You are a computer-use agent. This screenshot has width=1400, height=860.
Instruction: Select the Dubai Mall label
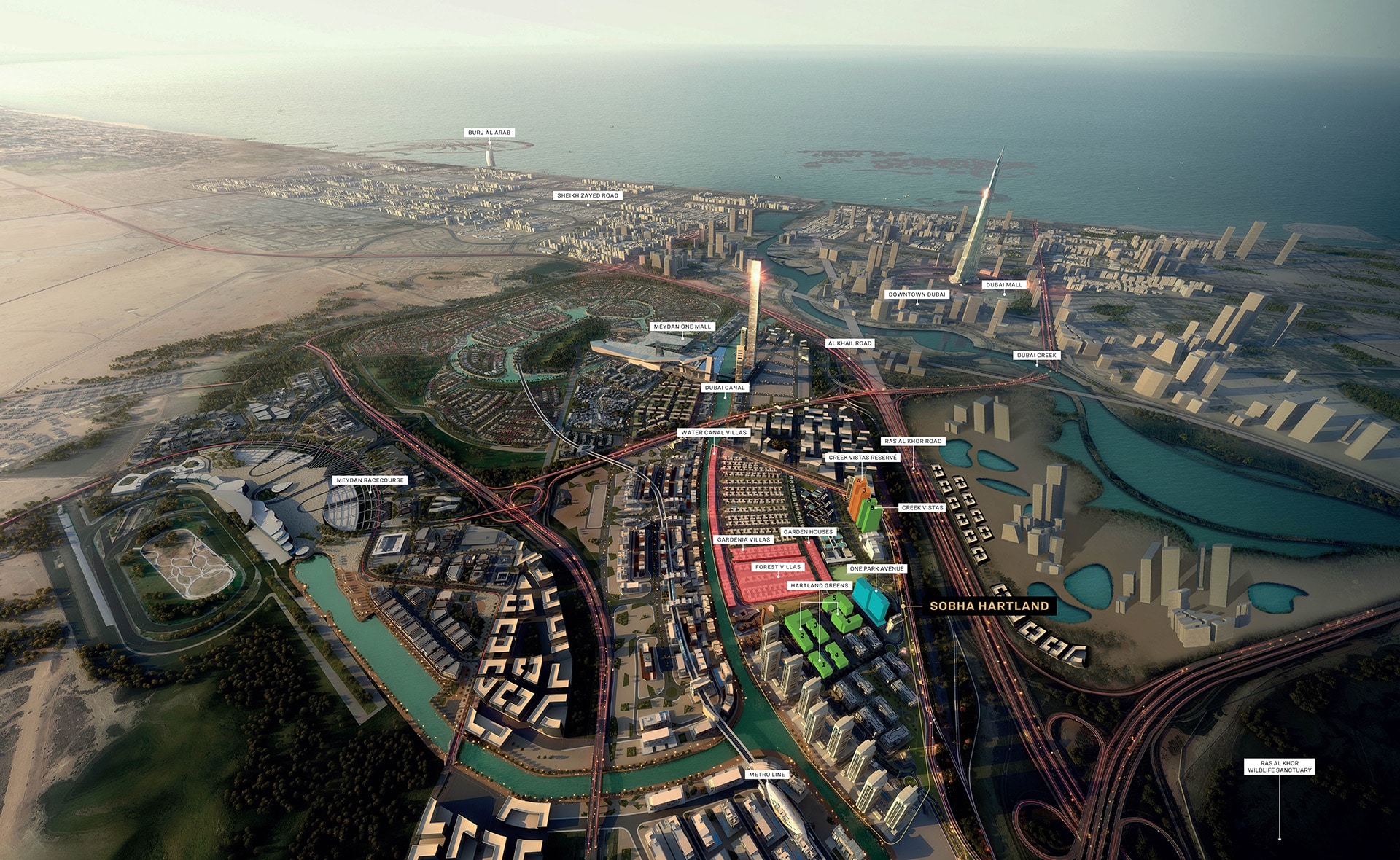click(1004, 285)
